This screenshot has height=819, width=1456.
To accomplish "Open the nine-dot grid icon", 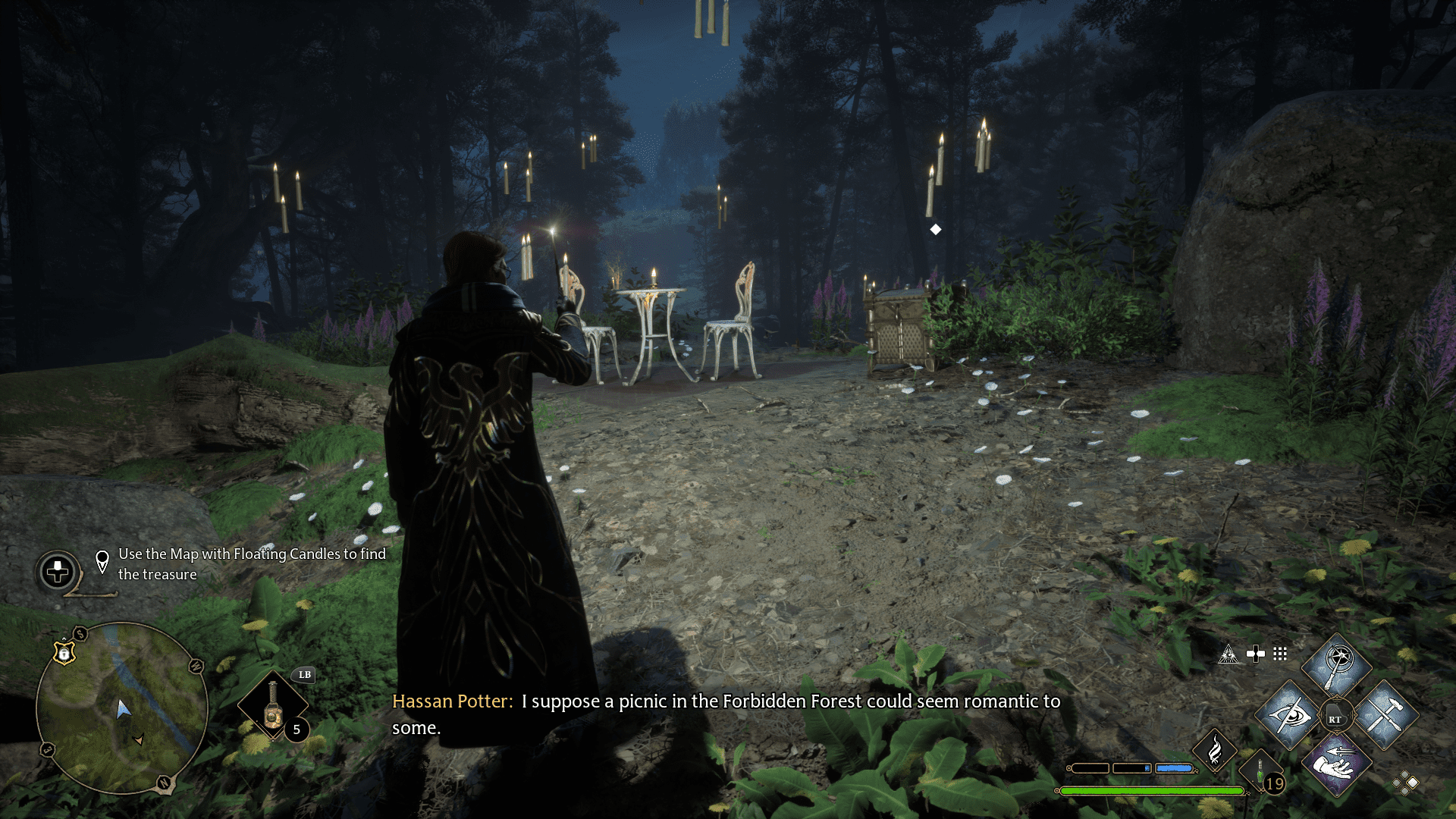I will [1280, 654].
